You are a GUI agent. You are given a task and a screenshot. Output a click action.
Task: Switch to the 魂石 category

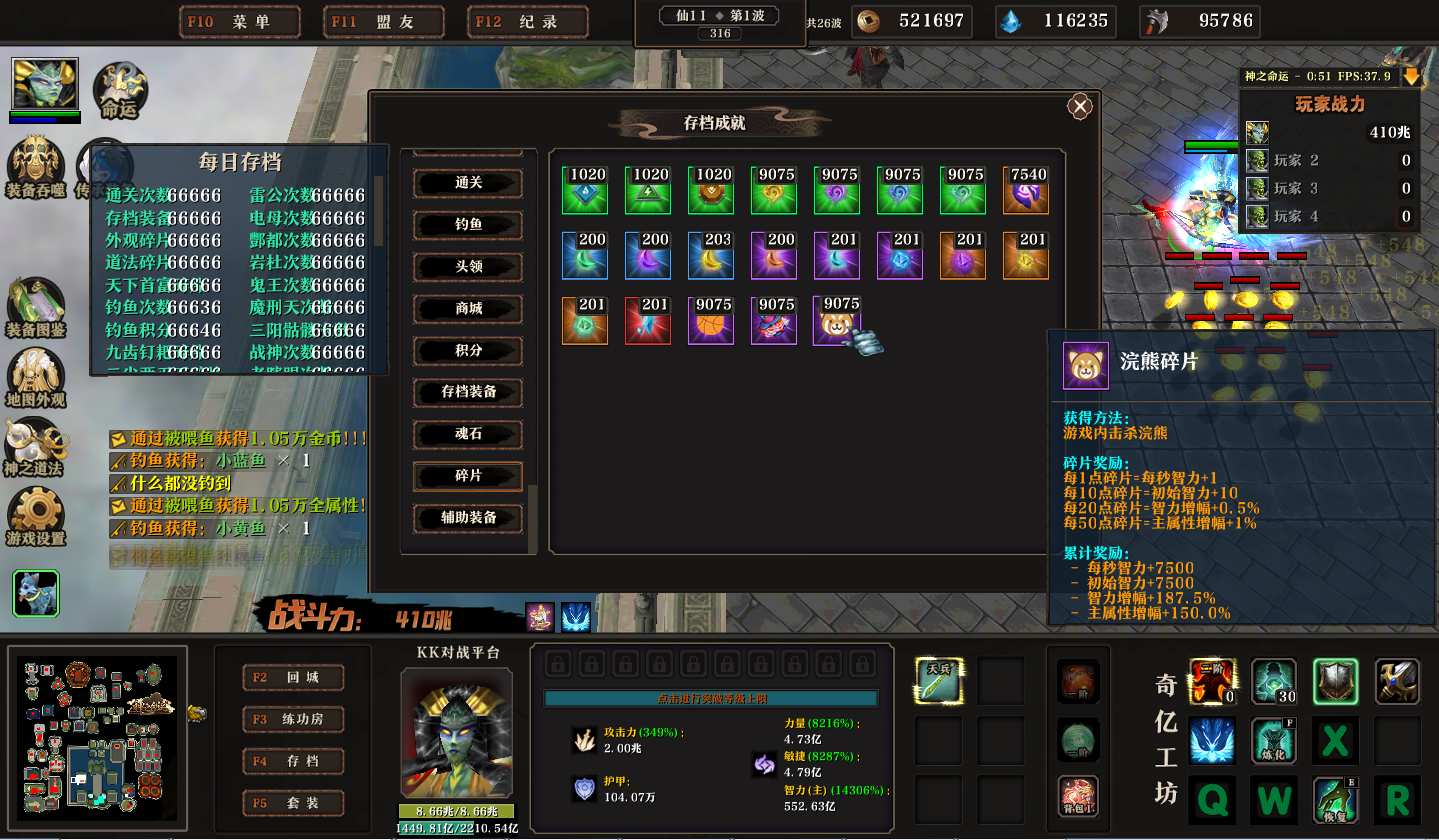468,434
